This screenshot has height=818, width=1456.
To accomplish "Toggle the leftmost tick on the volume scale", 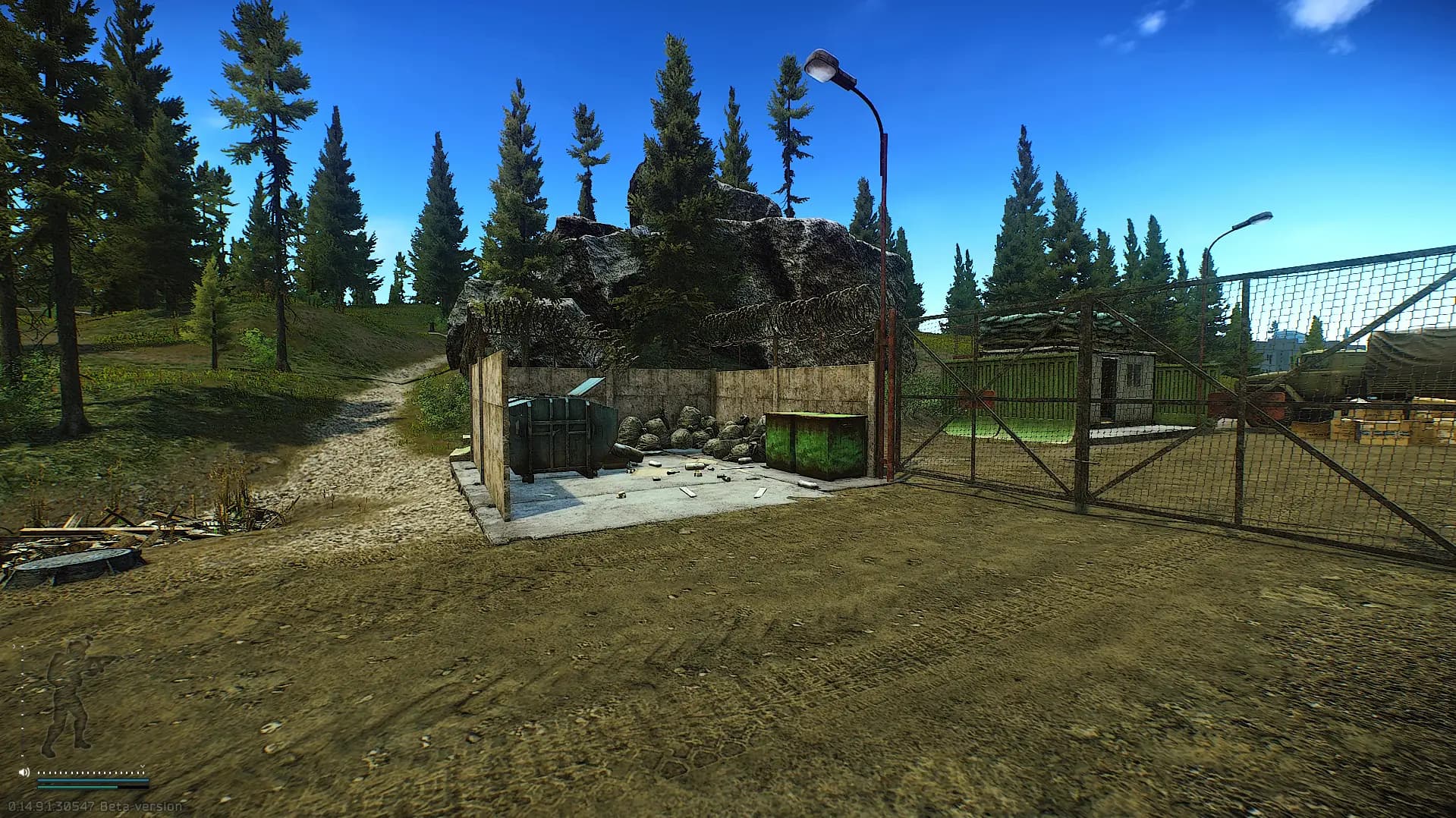I will [39, 772].
